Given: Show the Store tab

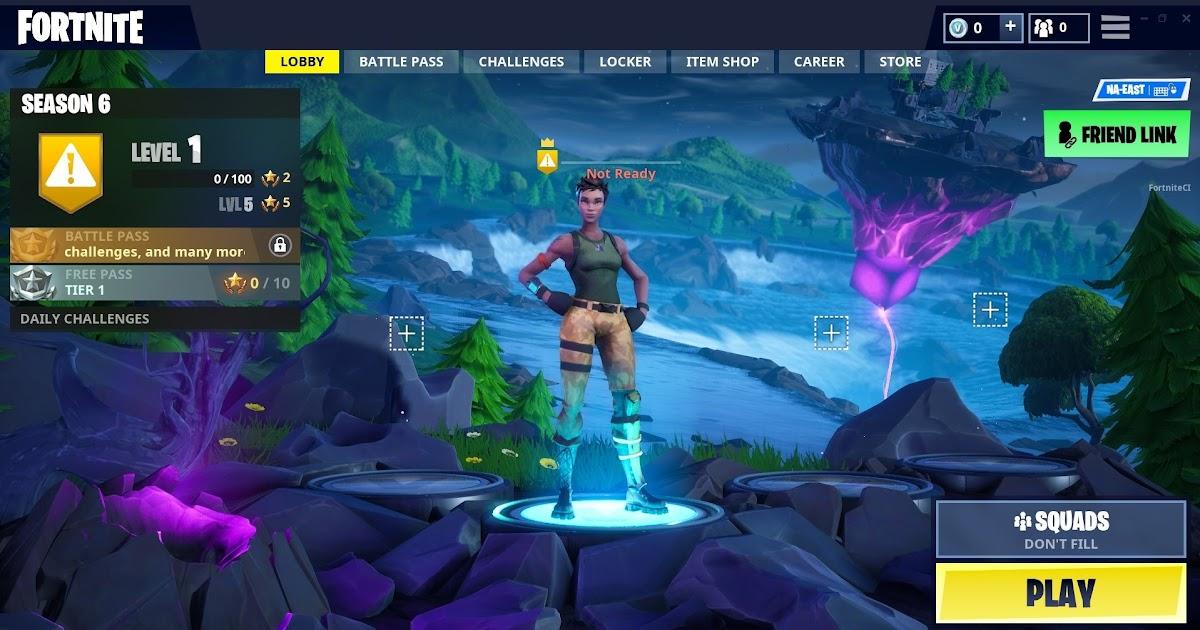Looking at the screenshot, I should [x=899, y=62].
